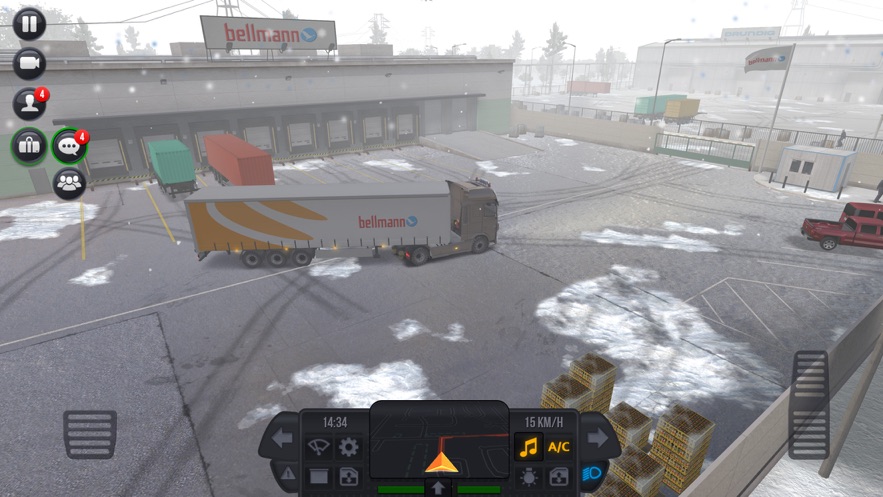Open the chat messages bubble
The image size is (883, 497).
click(x=69, y=146)
